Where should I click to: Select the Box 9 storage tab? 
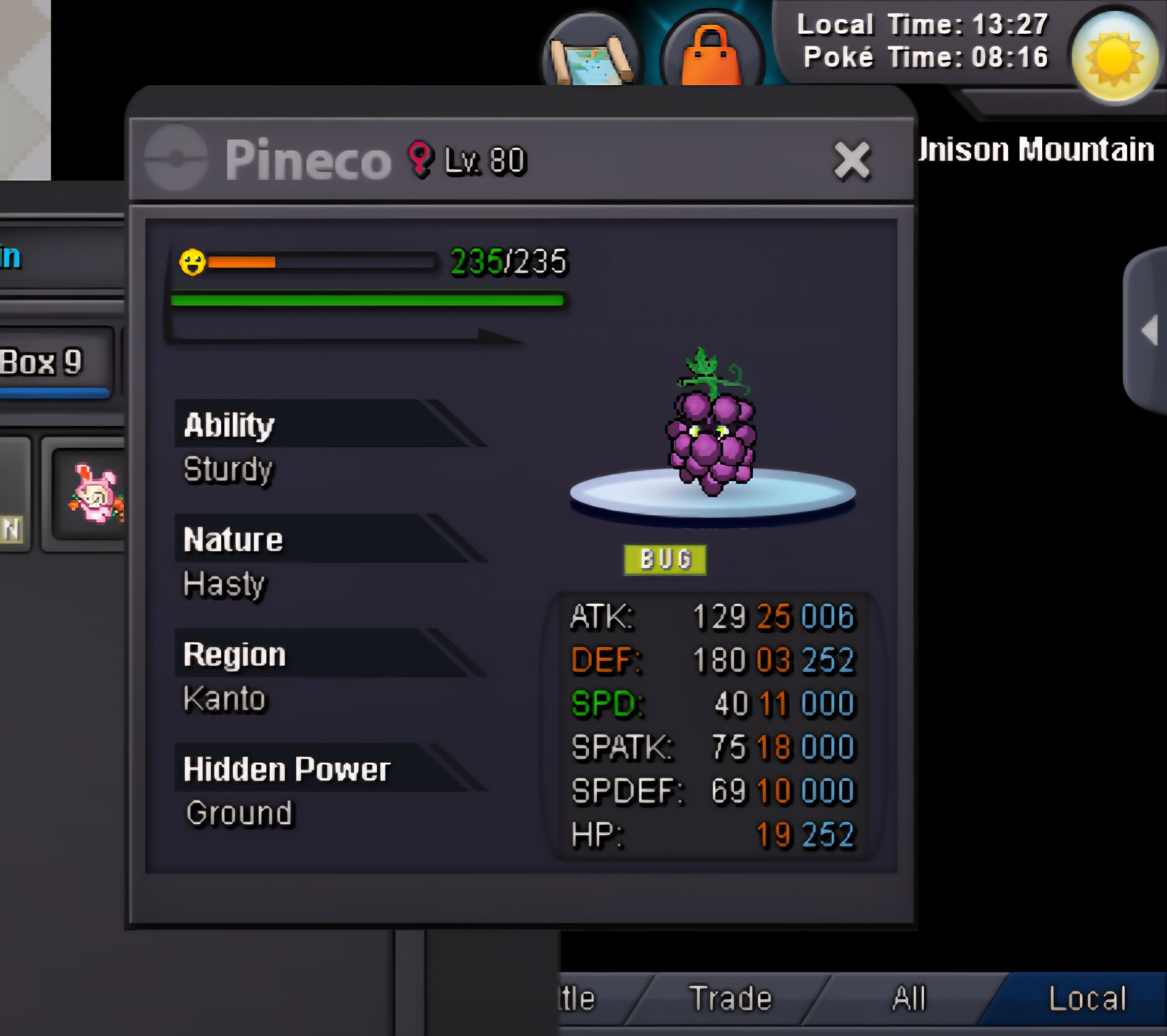pos(51,363)
